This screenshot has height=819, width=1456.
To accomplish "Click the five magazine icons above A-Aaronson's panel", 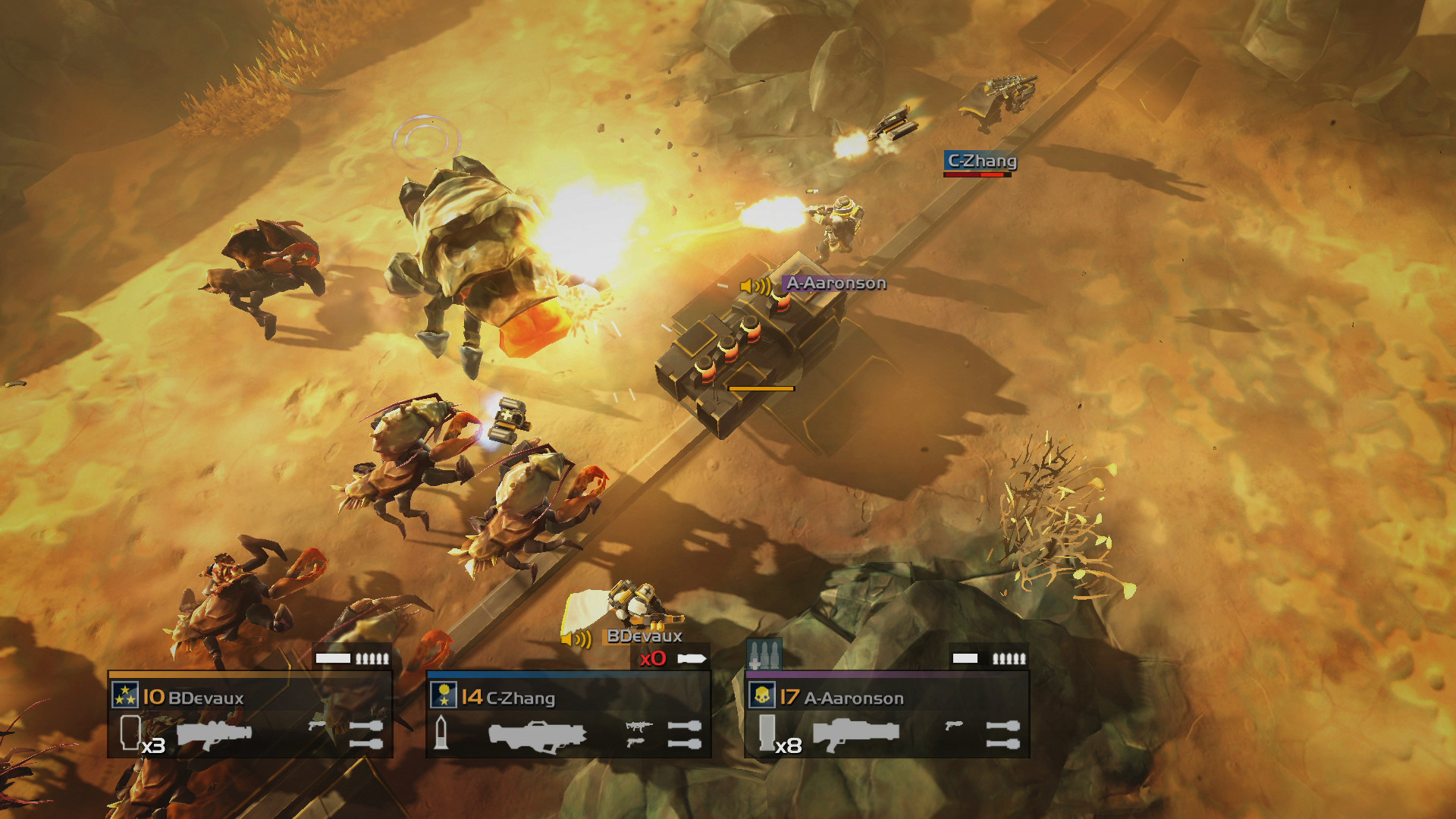I will tap(1009, 659).
